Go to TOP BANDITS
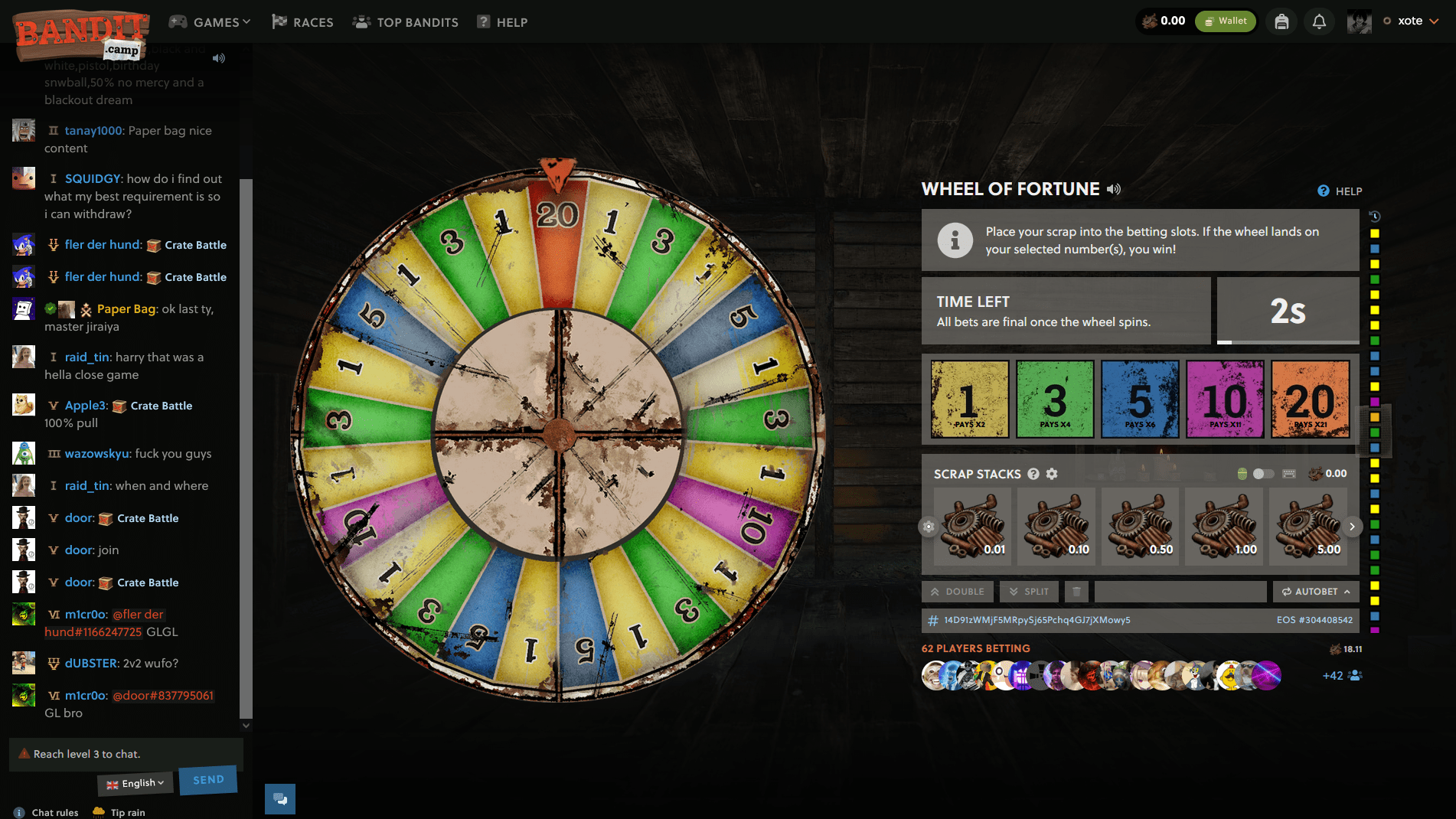This screenshot has width=1456, height=819. tap(404, 21)
